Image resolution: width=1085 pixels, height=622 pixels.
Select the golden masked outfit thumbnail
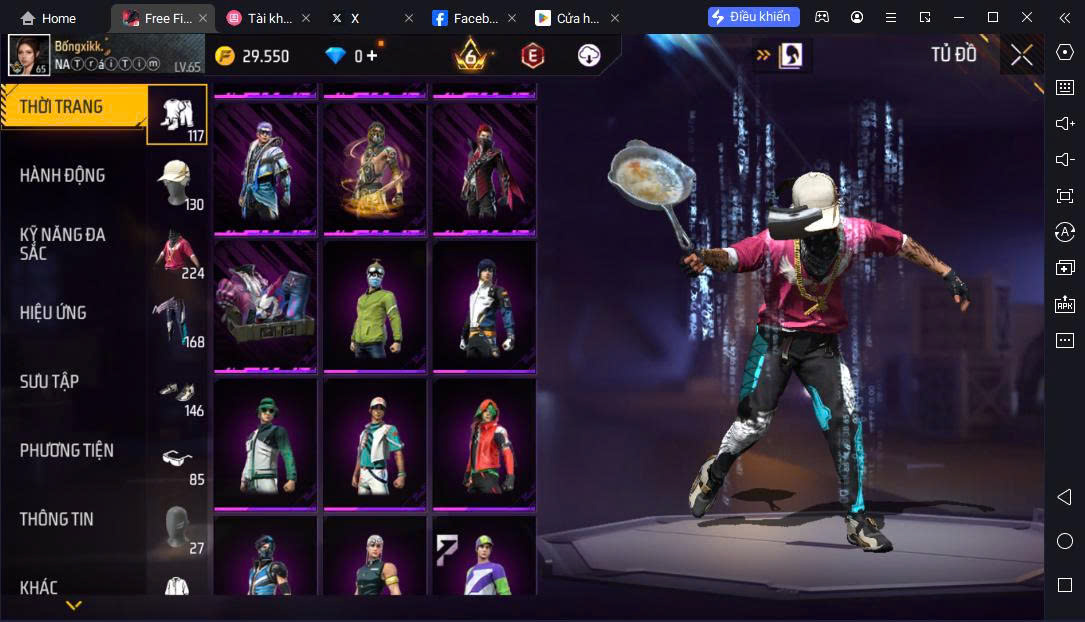(x=375, y=169)
